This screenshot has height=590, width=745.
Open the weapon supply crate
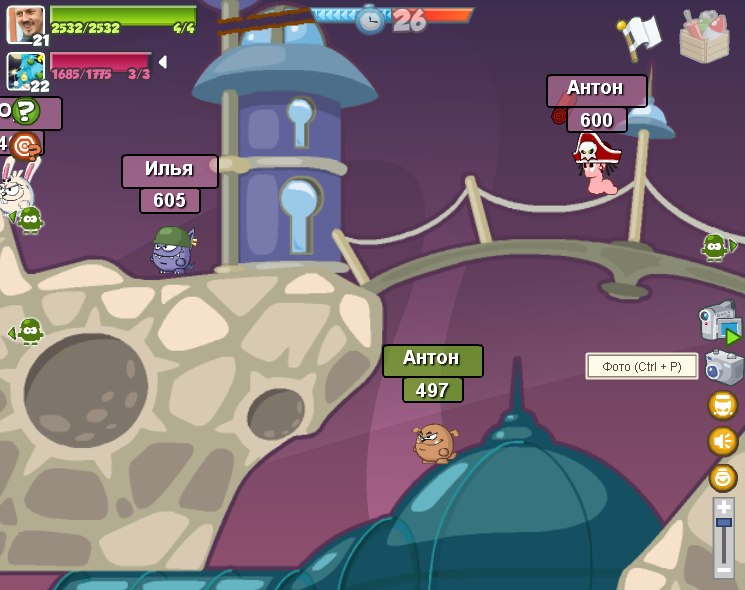click(x=704, y=35)
